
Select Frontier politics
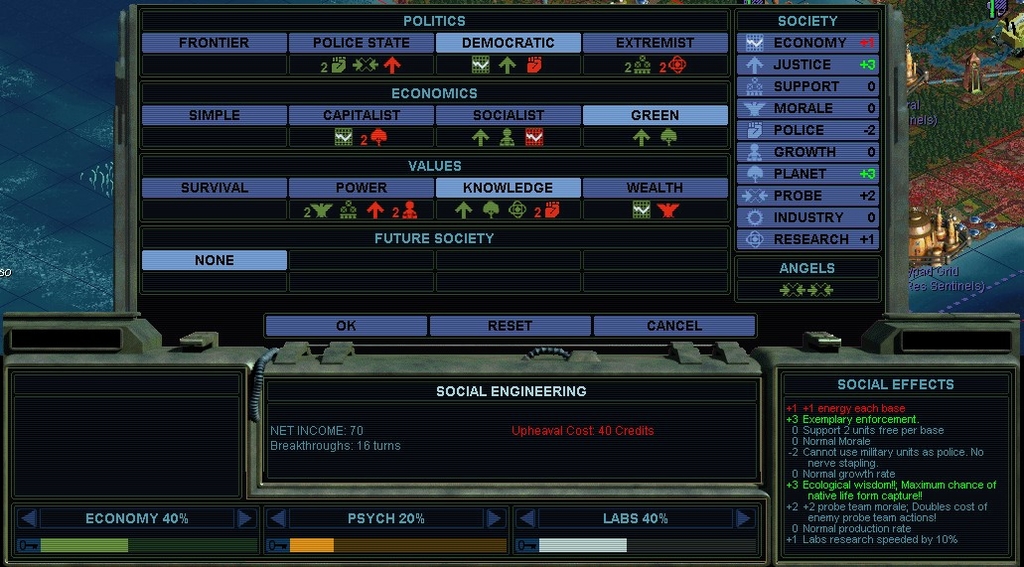pyautogui.click(x=214, y=43)
